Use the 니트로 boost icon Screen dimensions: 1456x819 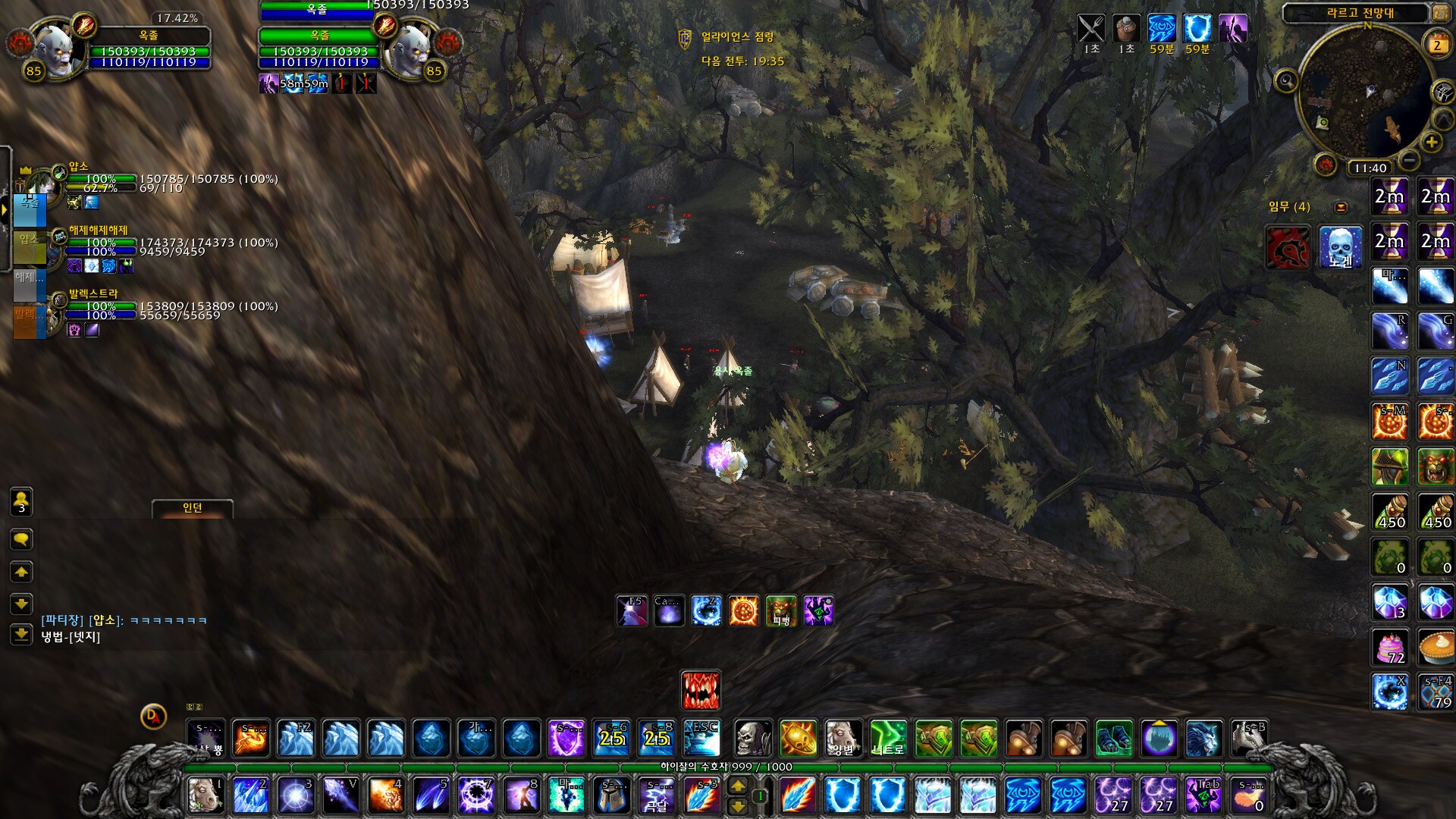(888, 738)
